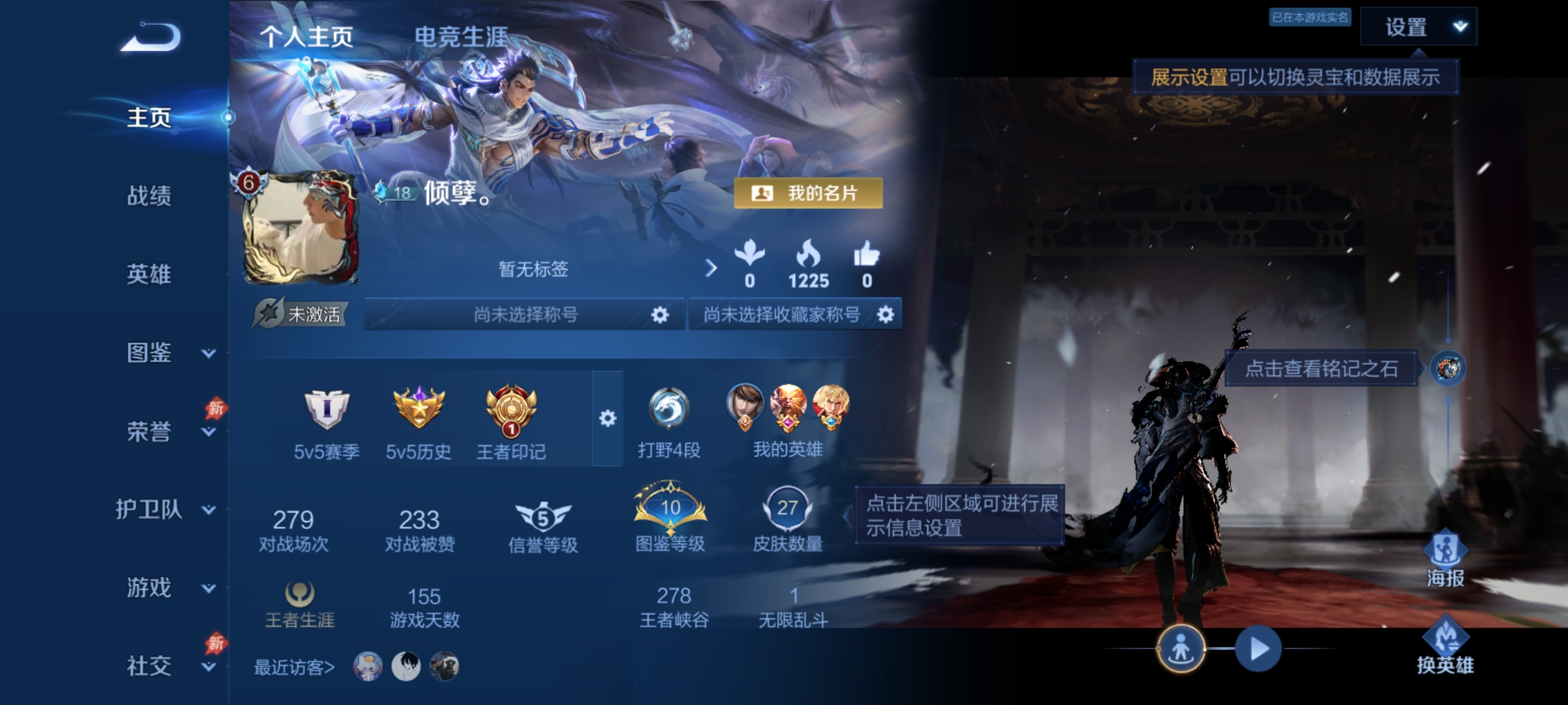1568x705 pixels.
Task: Open the 王者印记 badge
Action: point(511,412)
